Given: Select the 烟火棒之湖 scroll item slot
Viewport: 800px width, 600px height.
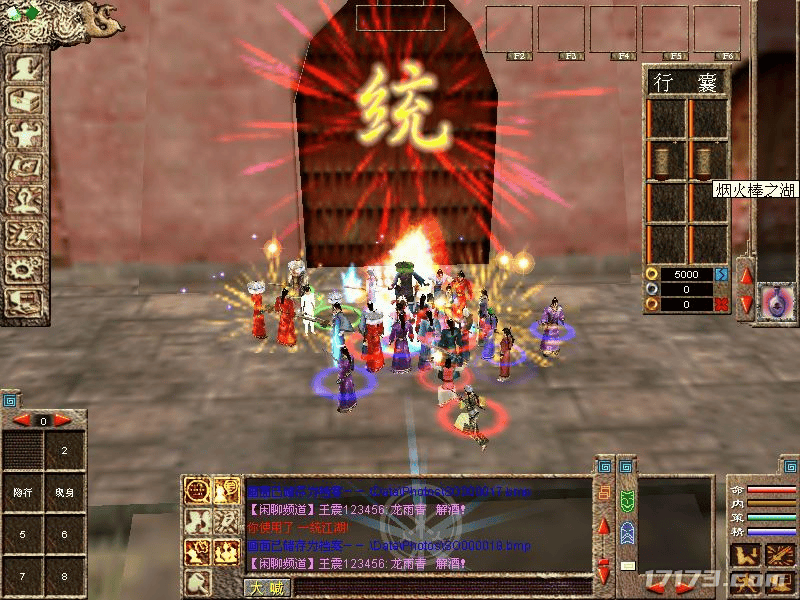Looking at the screenshot, I should pos(706,160).
